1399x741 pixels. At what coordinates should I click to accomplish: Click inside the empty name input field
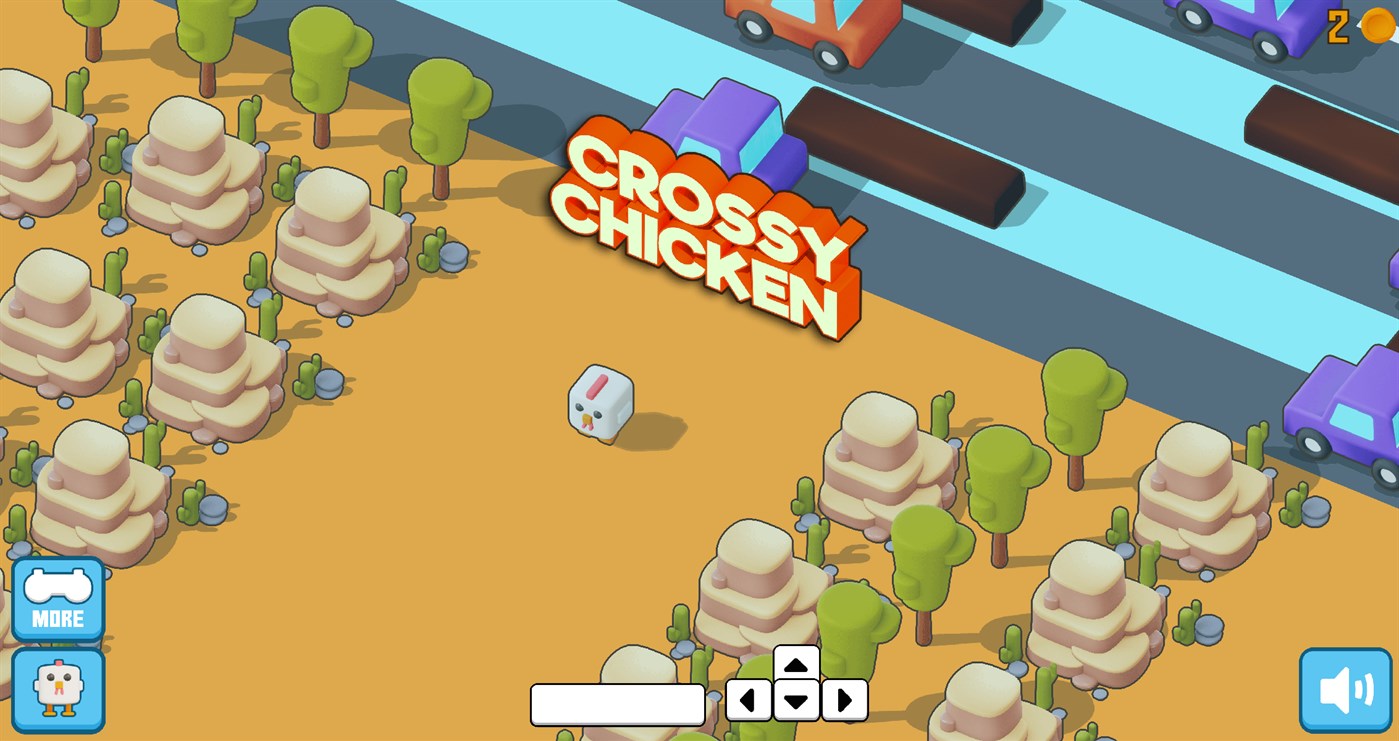click(x=616, y=705)
